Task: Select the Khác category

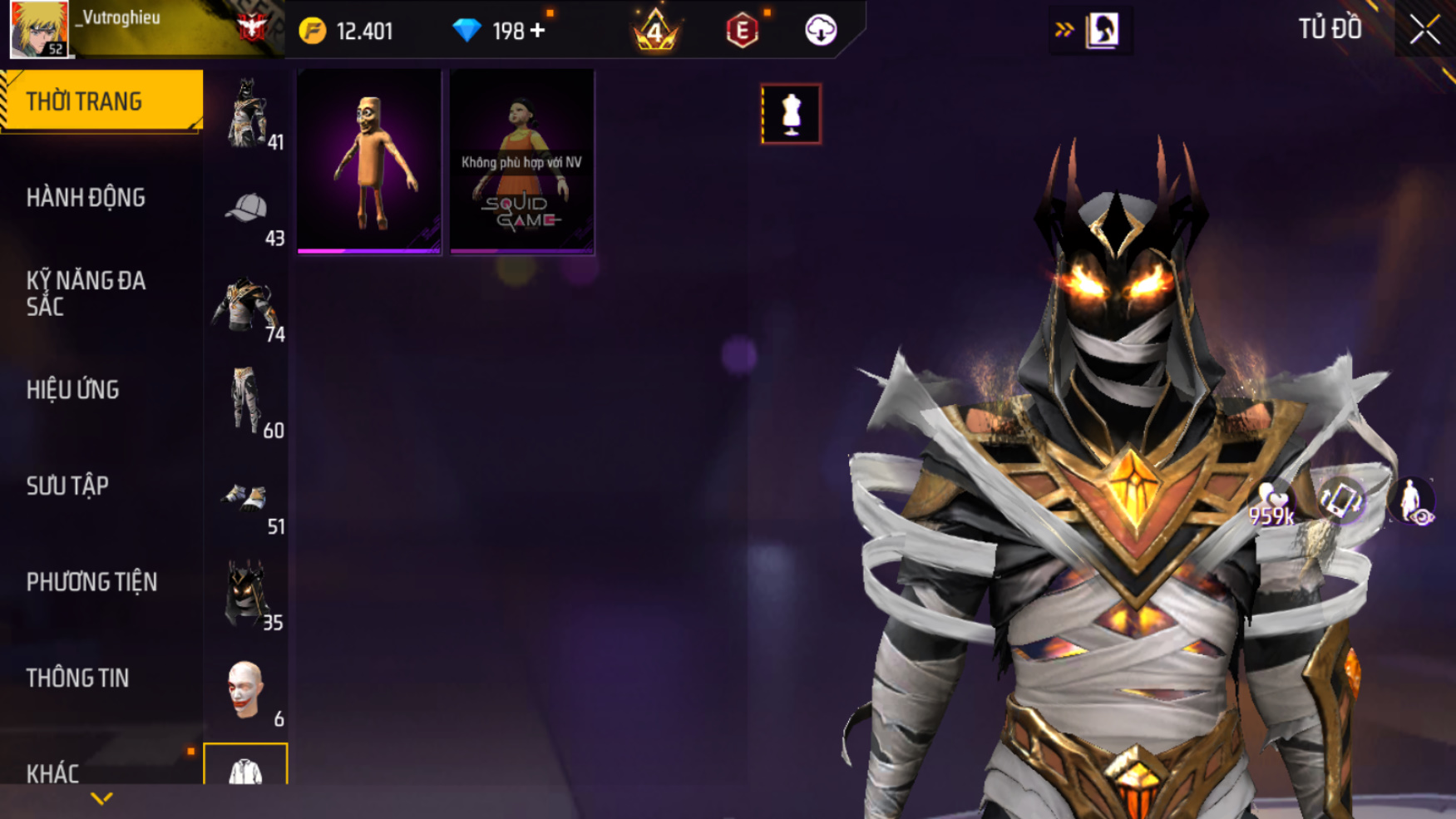Action: [x=52, y=773]
